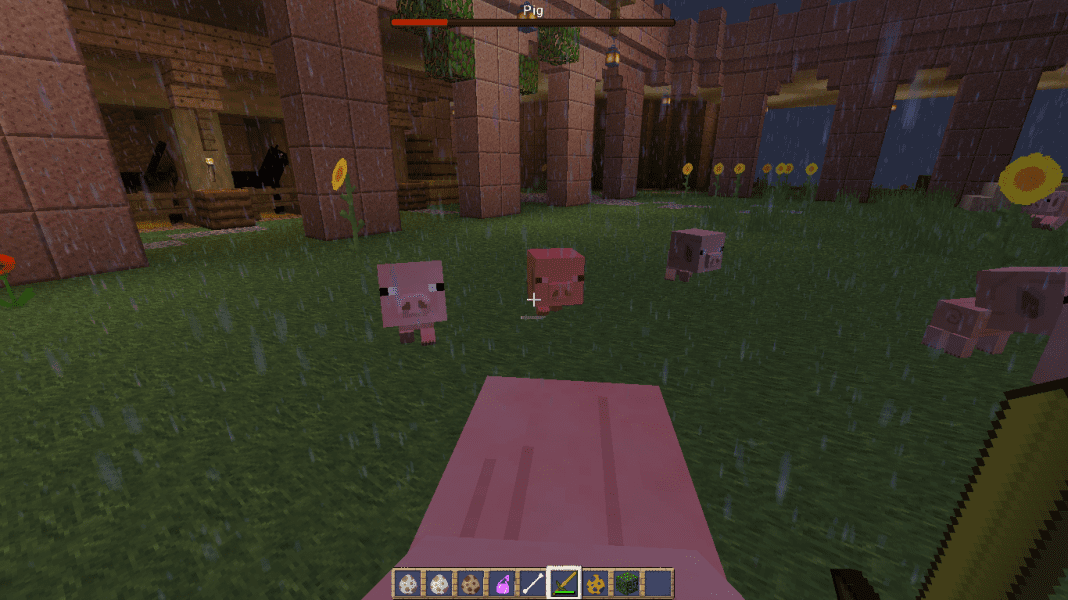Select the green leaves block slot
1068x600 pixels.
coord(627,583)
